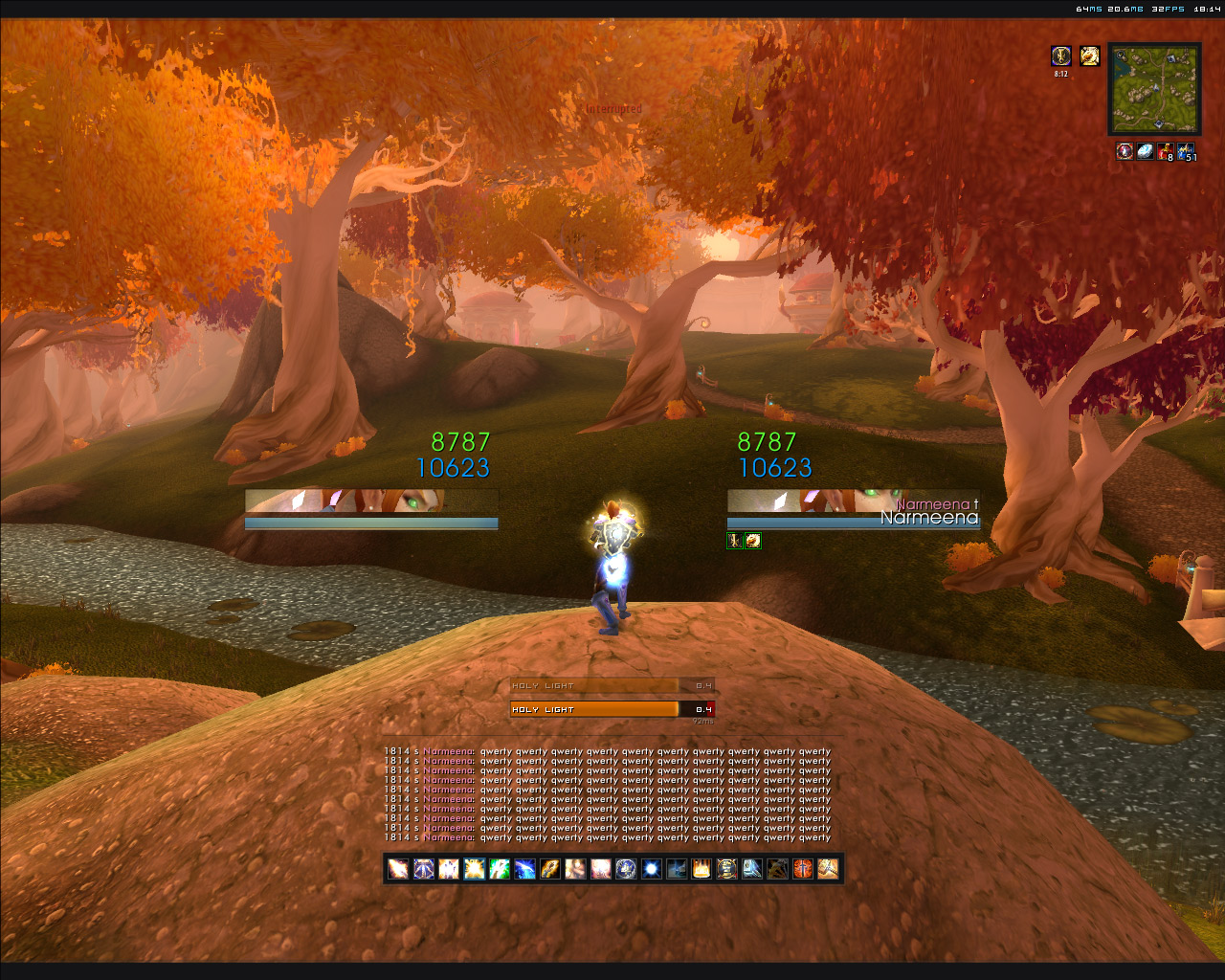This screenshot has height=980, width=1225.
Task: Open the minimap in the top-right corner
Action: (x=1154, y=88)
